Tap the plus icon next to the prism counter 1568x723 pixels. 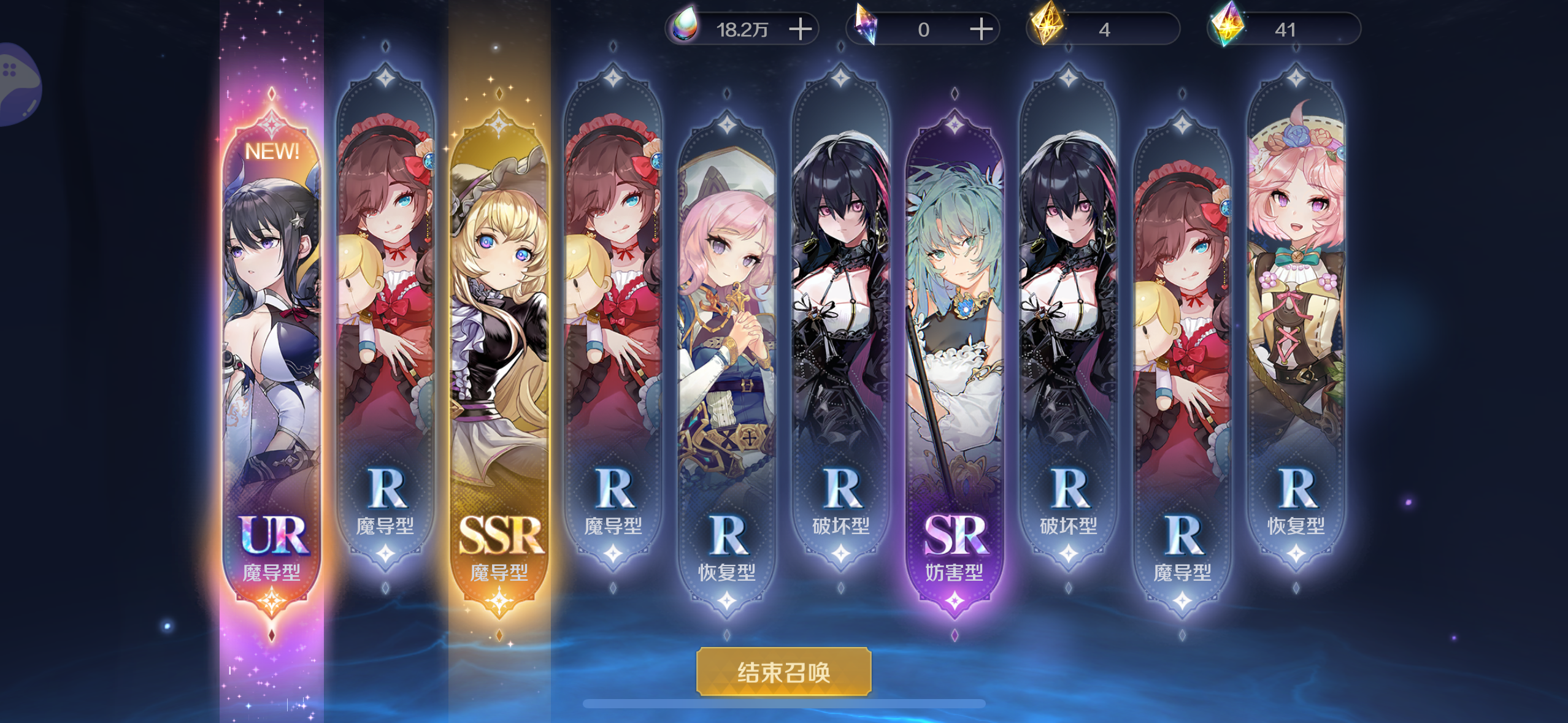coord(982,28)
